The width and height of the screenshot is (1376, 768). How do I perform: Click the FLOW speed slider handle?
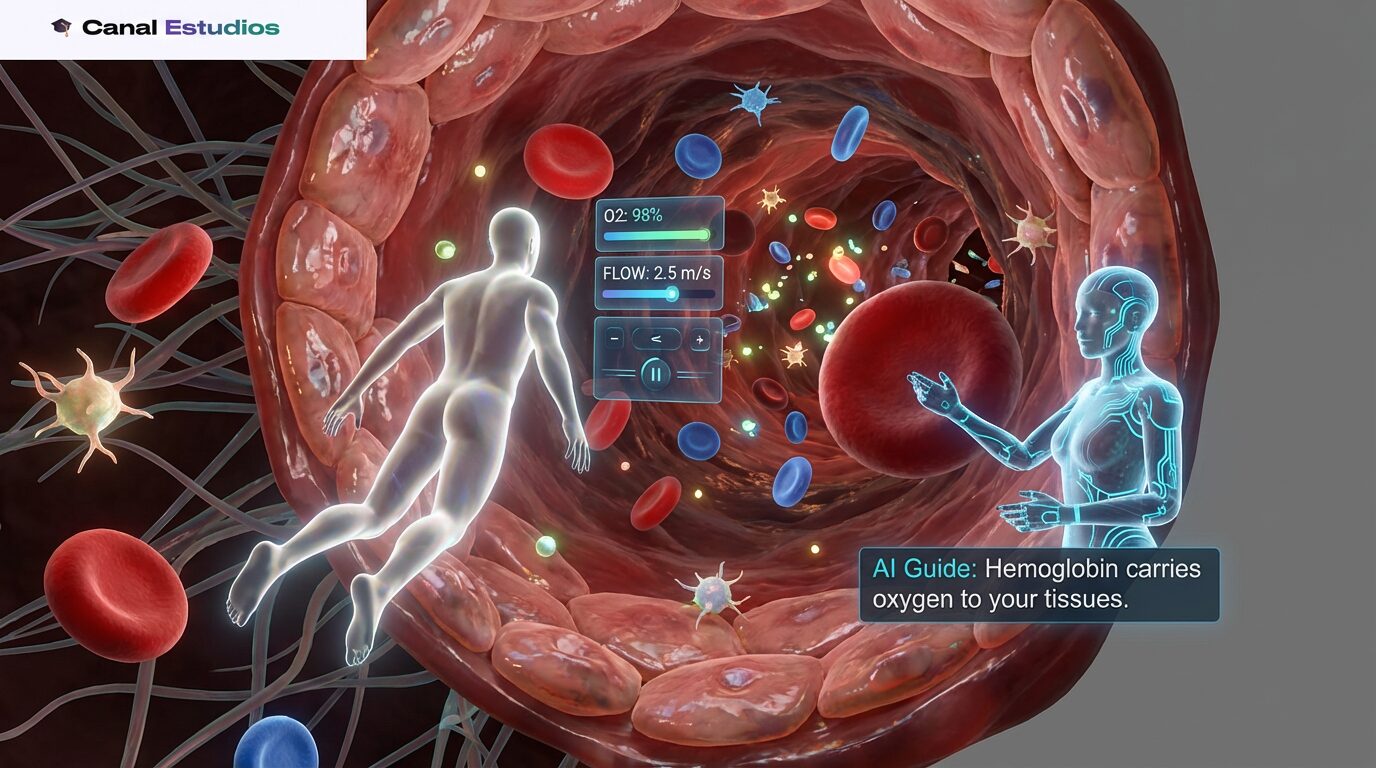(672, 294)
